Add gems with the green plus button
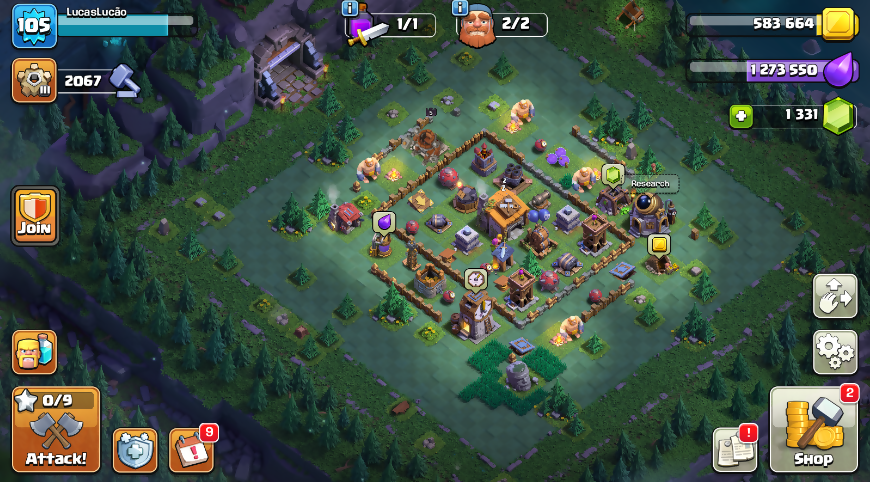 (x=741, y=115)
